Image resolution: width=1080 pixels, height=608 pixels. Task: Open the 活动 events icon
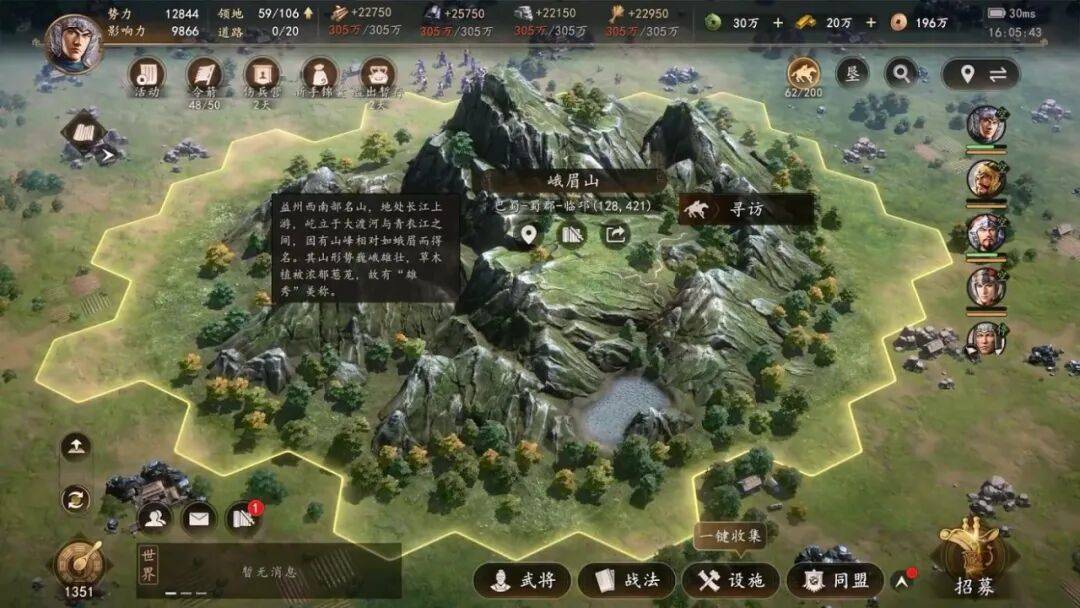[147, 75]
